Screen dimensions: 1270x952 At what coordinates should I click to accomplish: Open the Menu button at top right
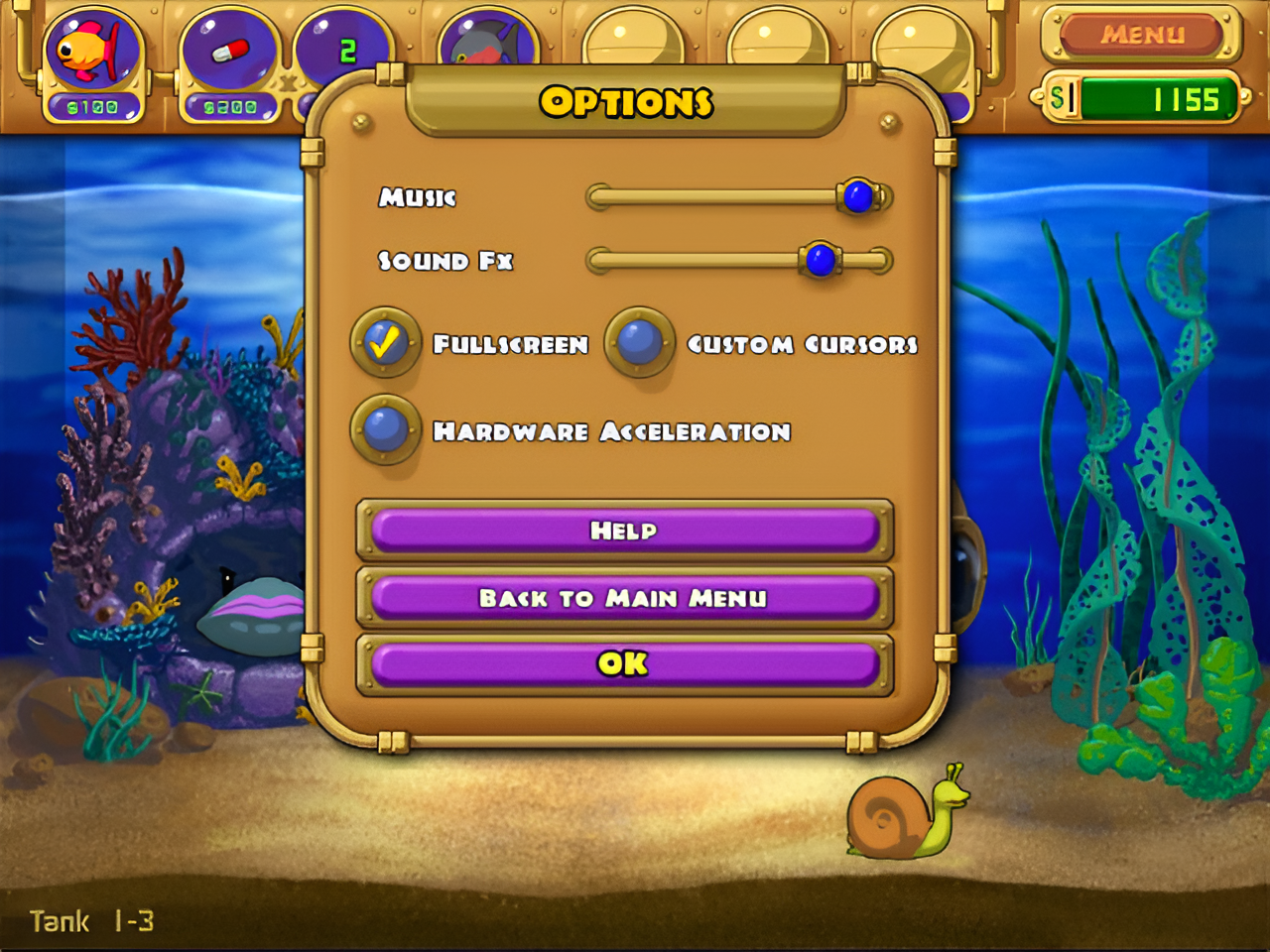pos(1141,35)
